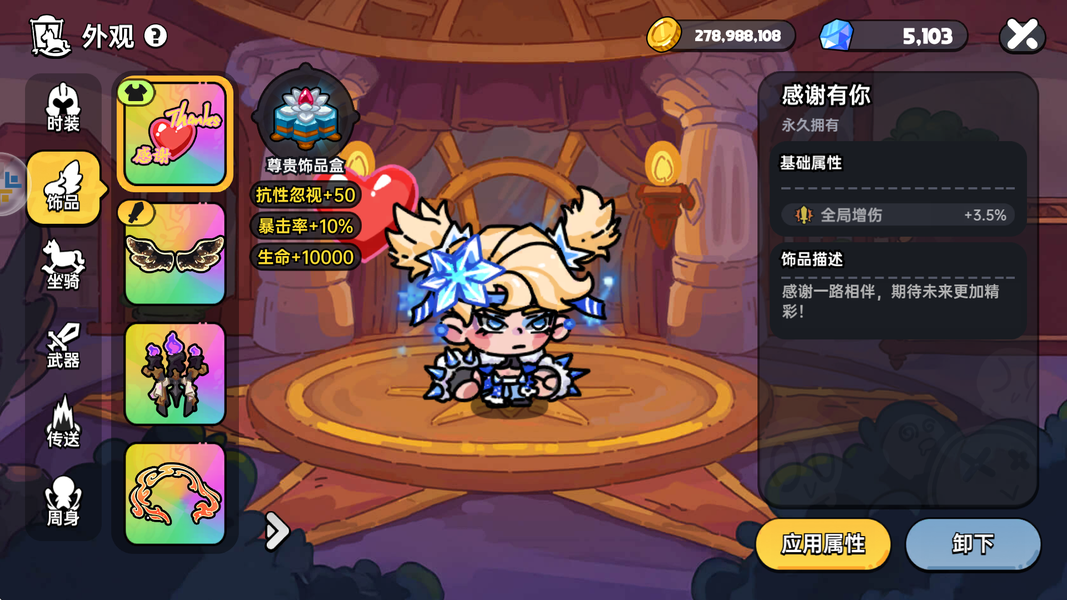Tap the 应用属性 apply attributes button
Viewport: 1067px width, 600px height.
pyautogui.click(x=823, y=544)
